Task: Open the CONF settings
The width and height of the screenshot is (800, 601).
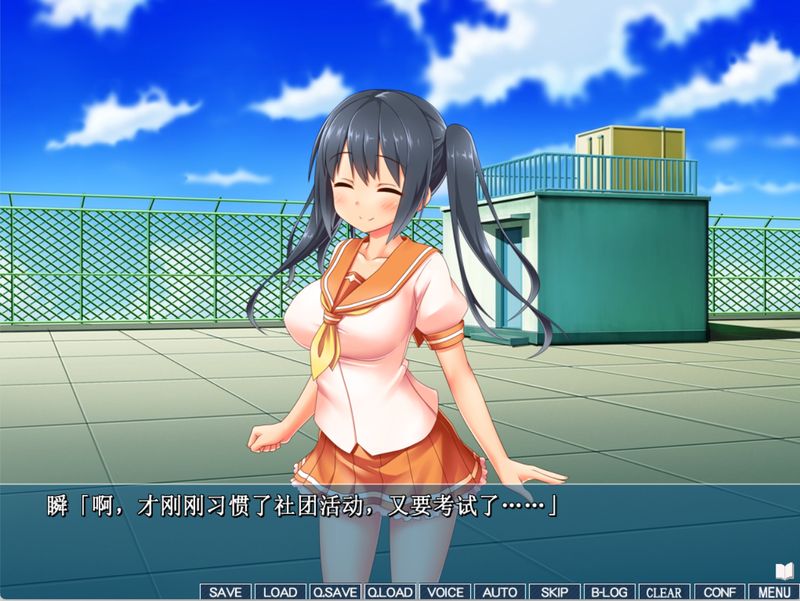Action: pos(718,592)
